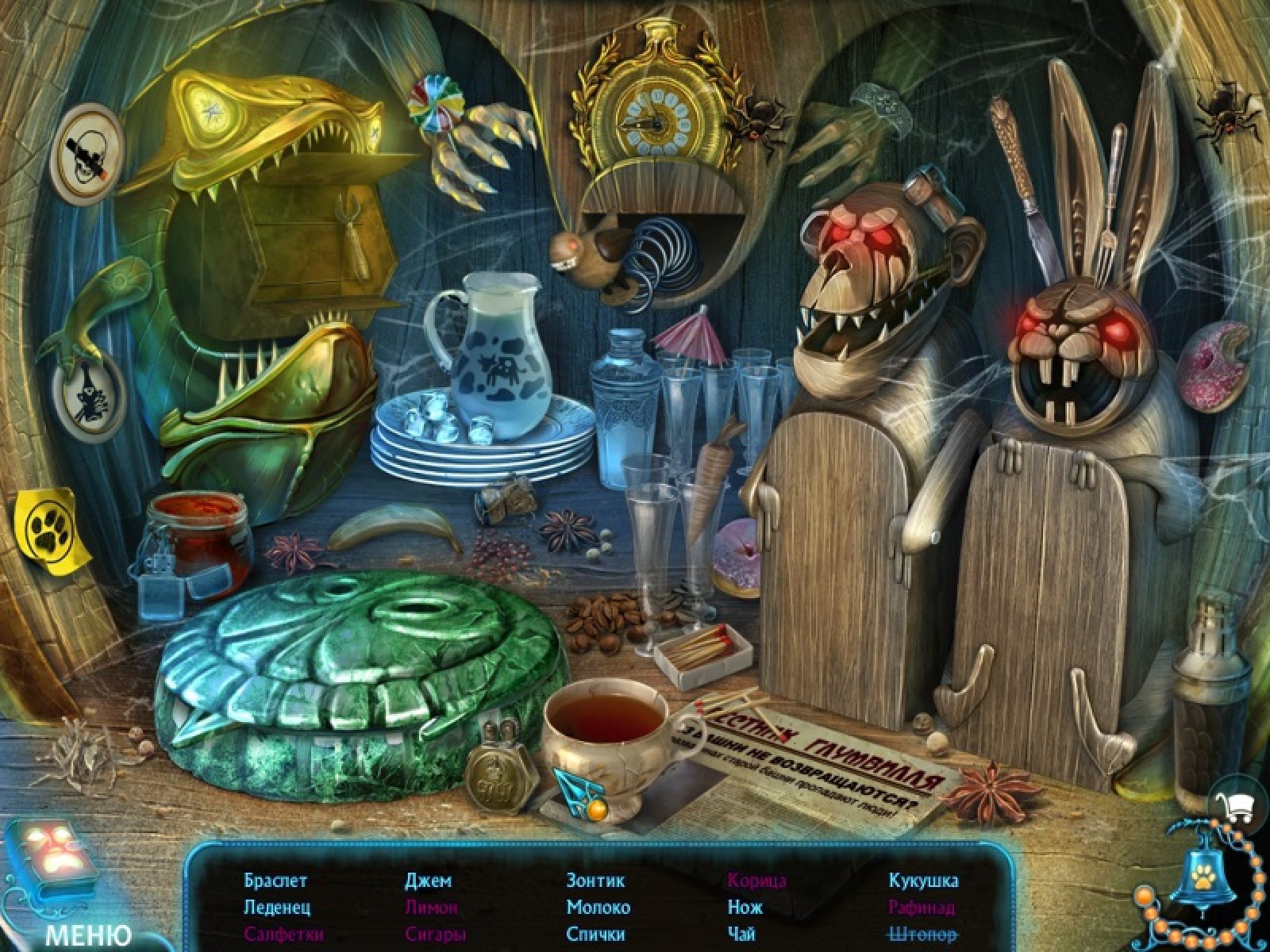Select Спички in the item list
1270x952 pixels.
tap(595, 934)
